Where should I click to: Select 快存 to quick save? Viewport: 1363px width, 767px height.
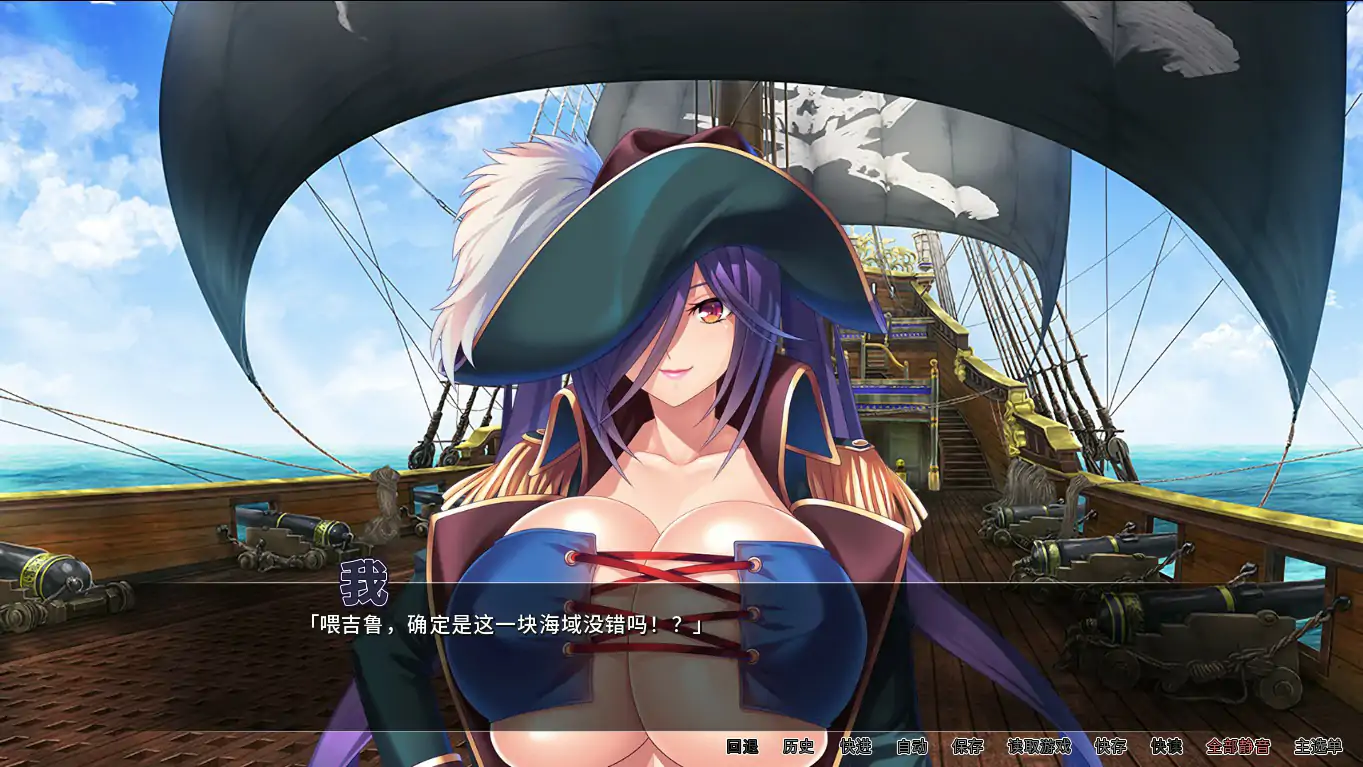[1110, 746]
